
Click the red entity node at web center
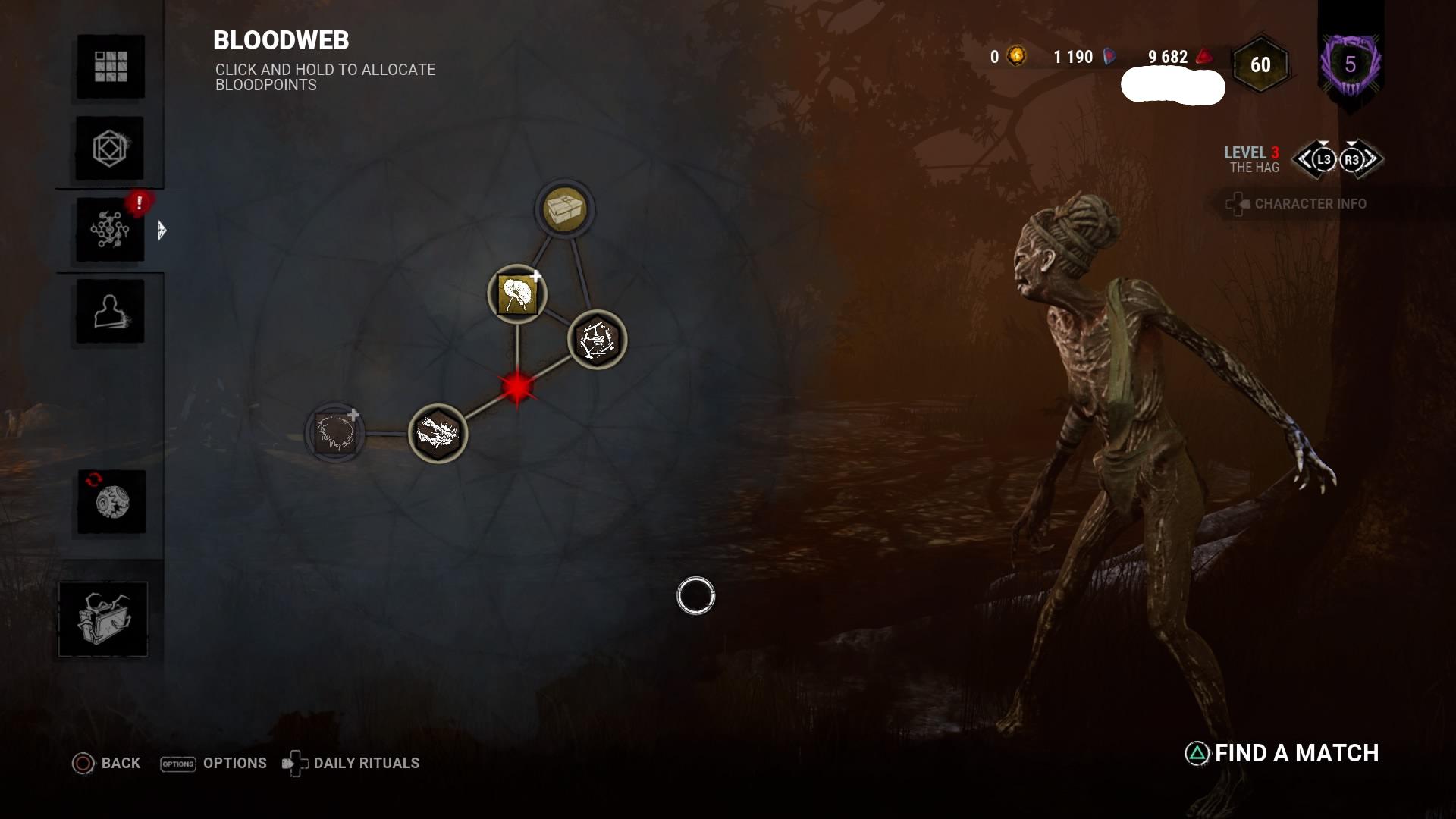pos(519,389)
